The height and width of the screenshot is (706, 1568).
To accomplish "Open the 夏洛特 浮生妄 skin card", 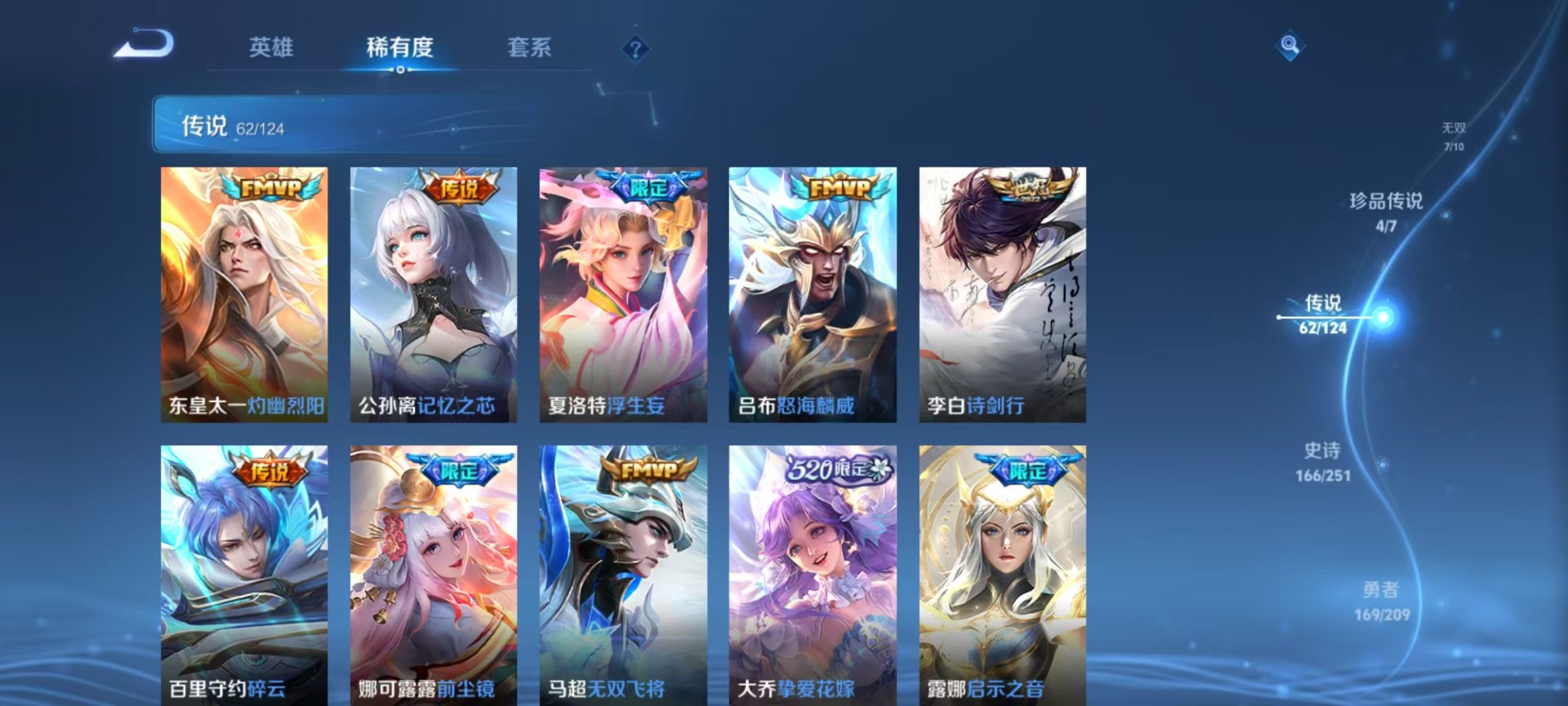I will click(623, 294).
